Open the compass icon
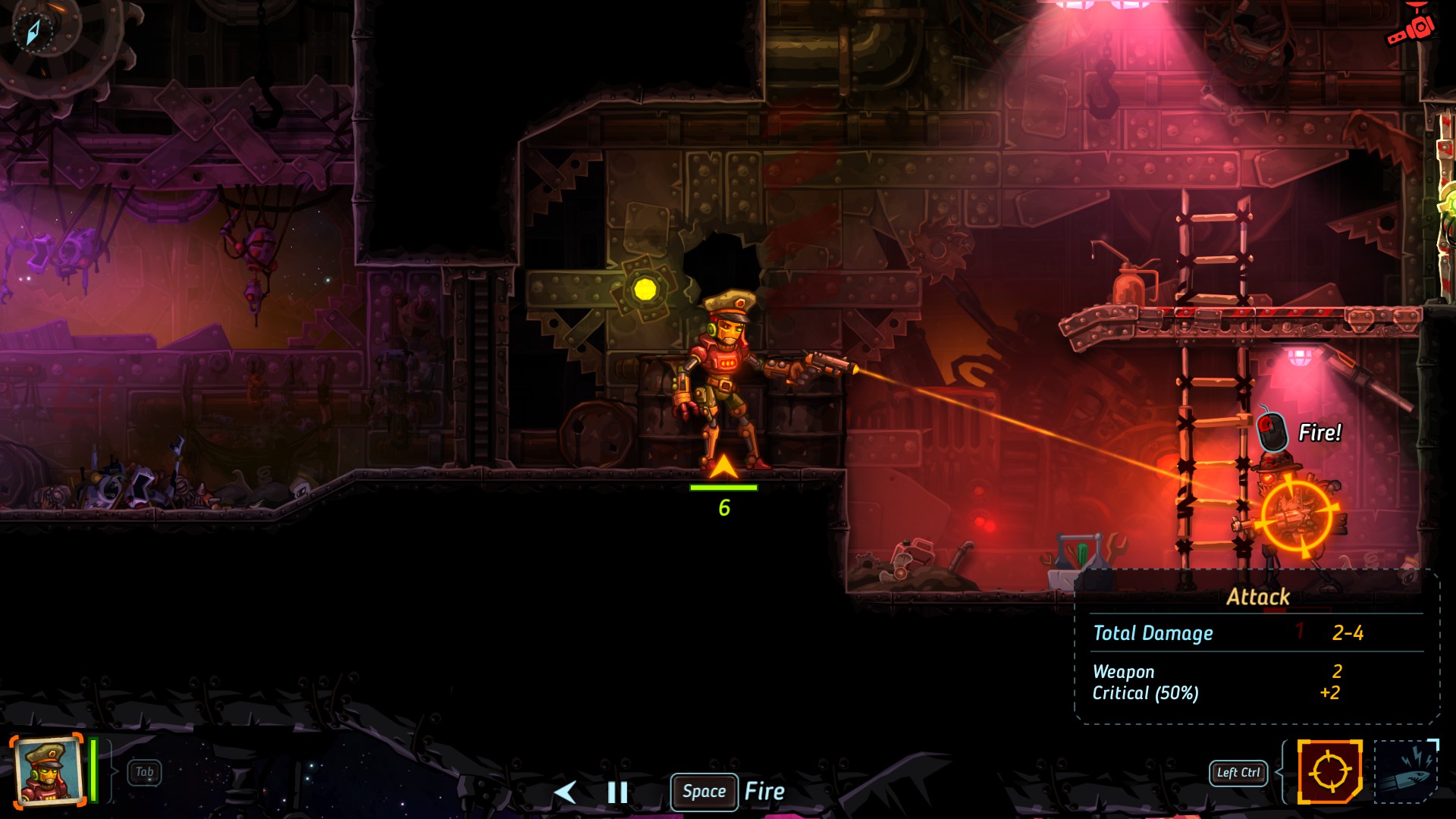 click(x=33, y=32)
